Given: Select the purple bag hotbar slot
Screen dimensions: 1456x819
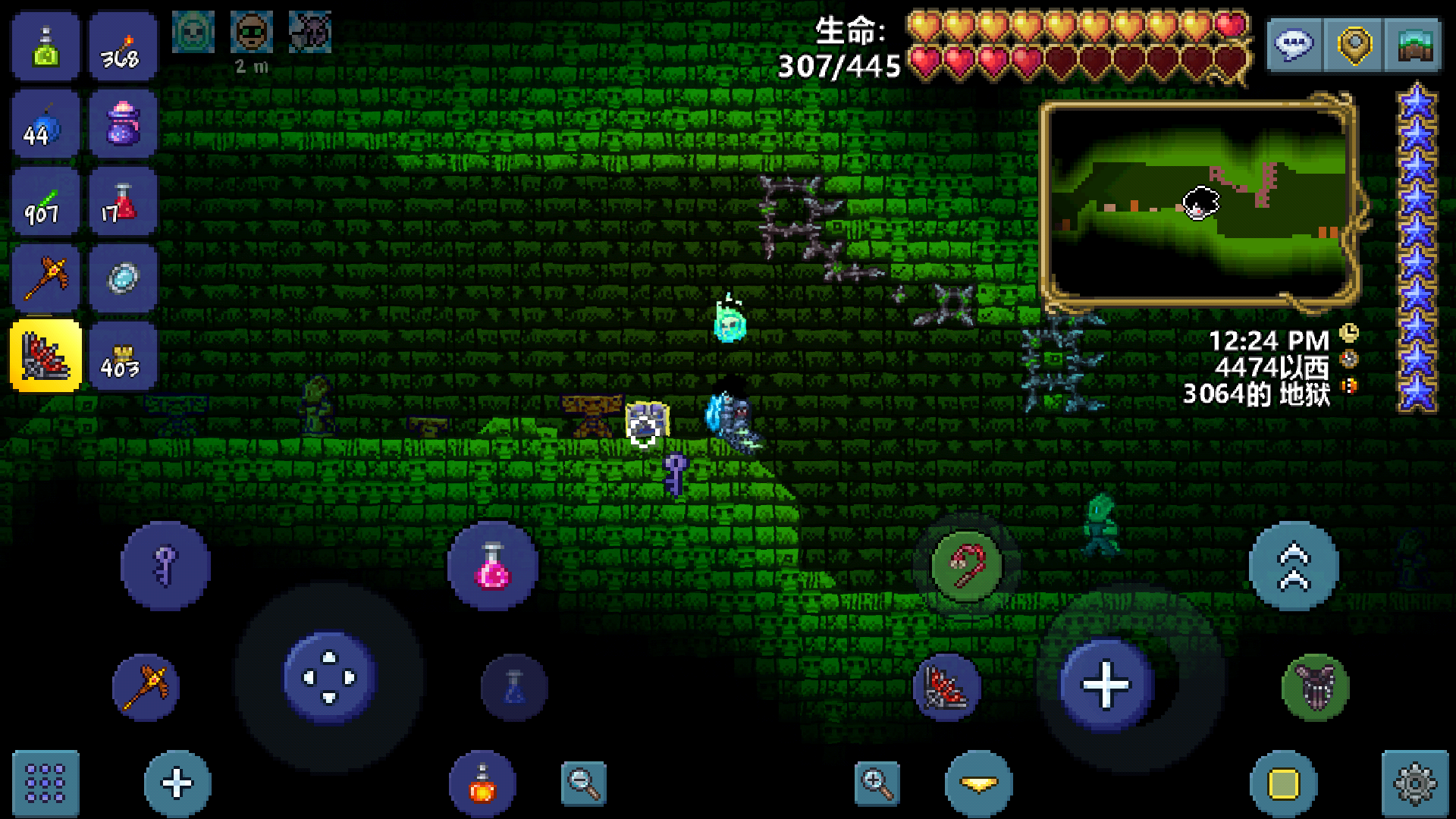Looking at the screenshot, I should click(x=123, y=124).
